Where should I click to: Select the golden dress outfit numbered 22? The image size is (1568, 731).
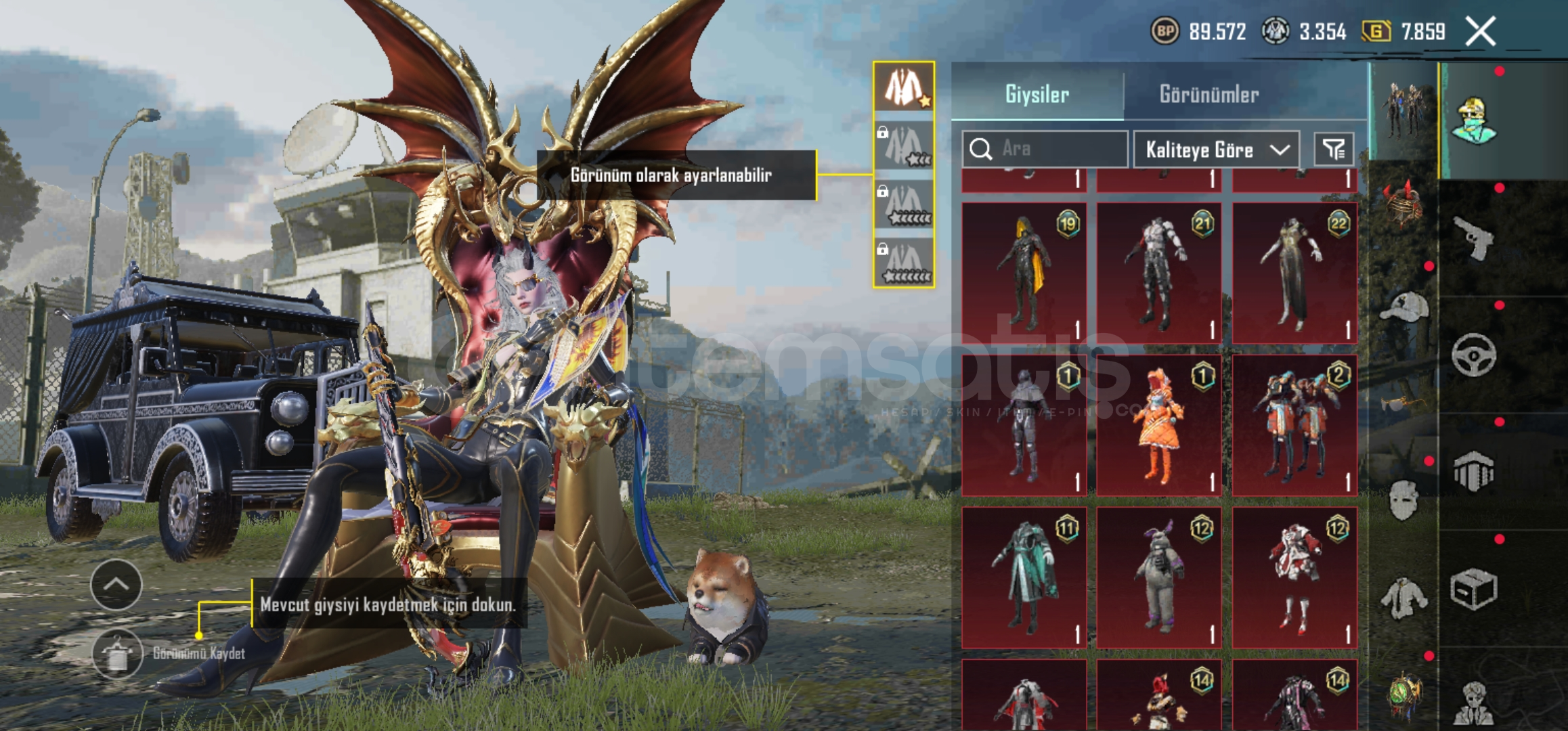pos(1294,272)
